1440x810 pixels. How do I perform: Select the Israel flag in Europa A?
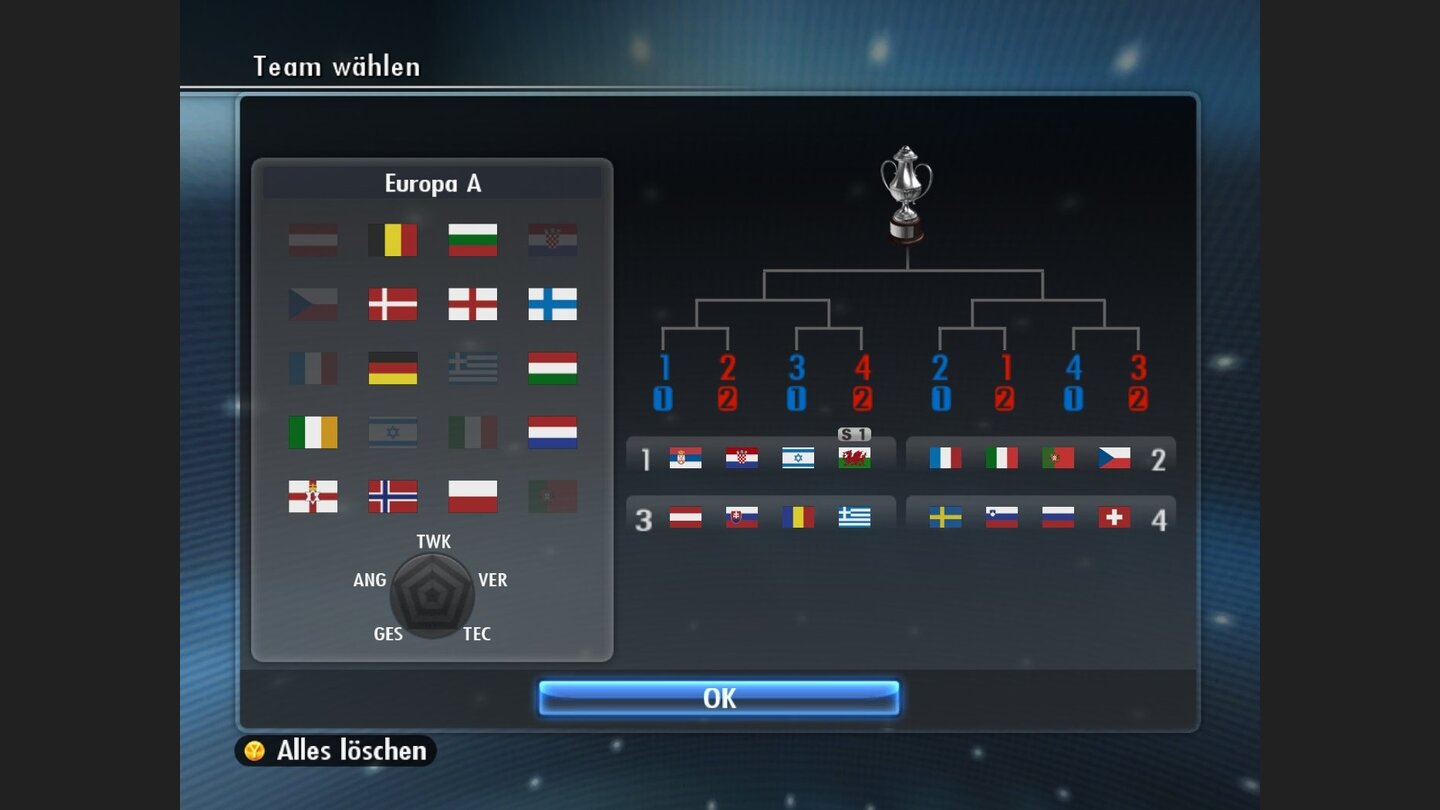(x=393, y=433)
